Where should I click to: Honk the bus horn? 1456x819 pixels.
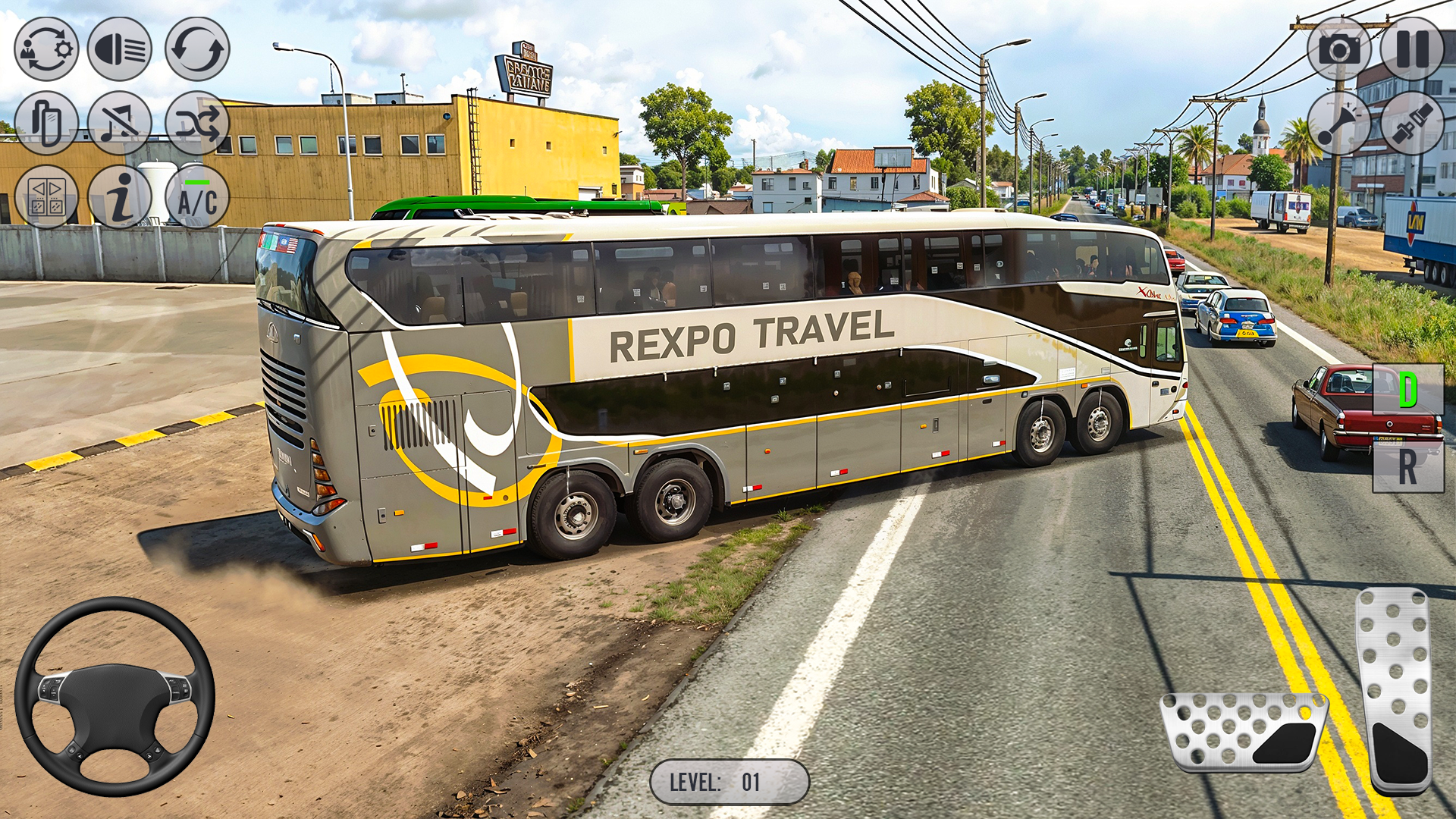(x=1339, y=124)
